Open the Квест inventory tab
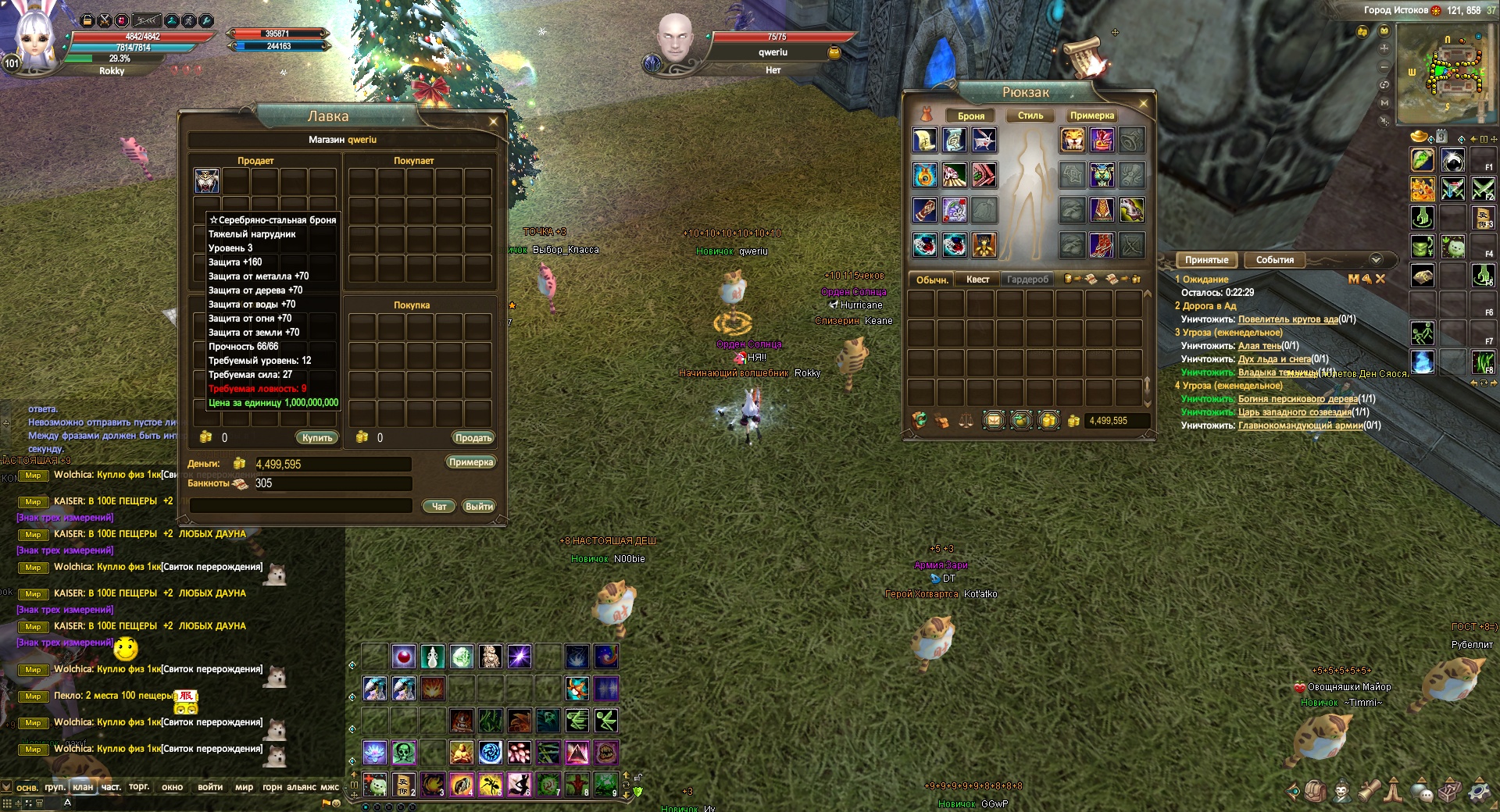1500x812 pixels. (x=977, y=280)
